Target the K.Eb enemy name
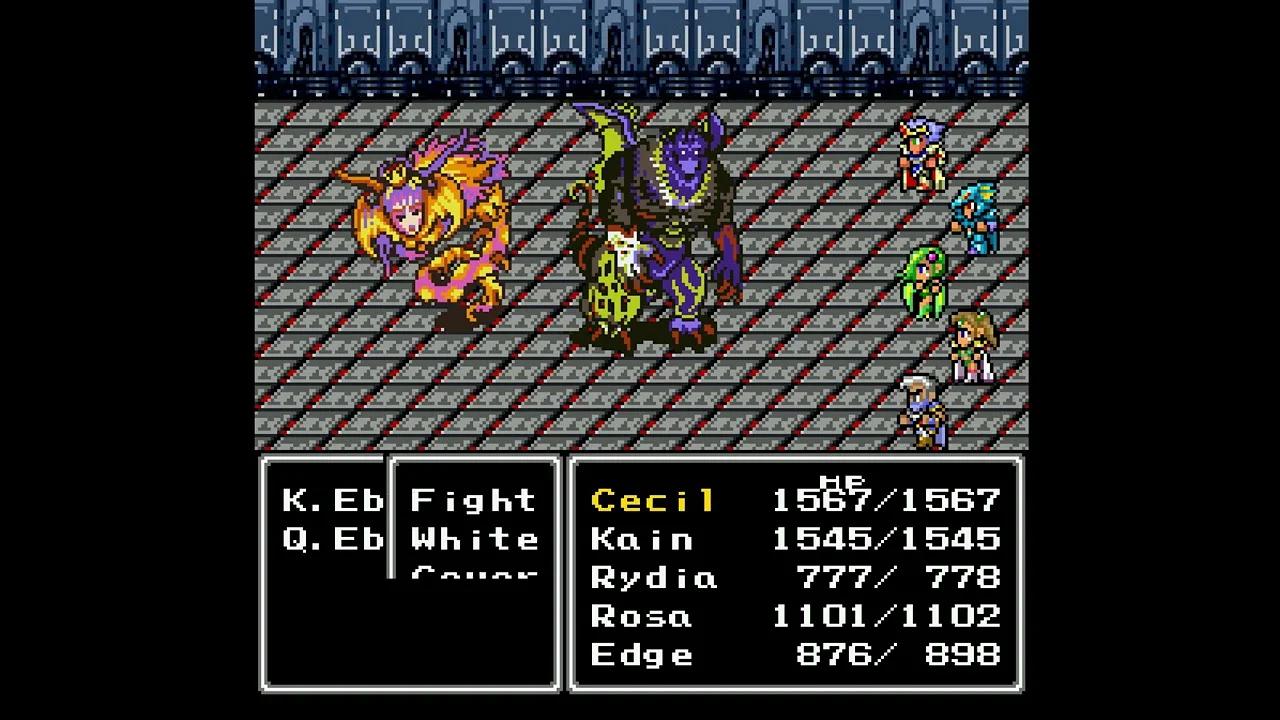The height and width of the screenshot is (720, 1280). click(x=330, y=500)
